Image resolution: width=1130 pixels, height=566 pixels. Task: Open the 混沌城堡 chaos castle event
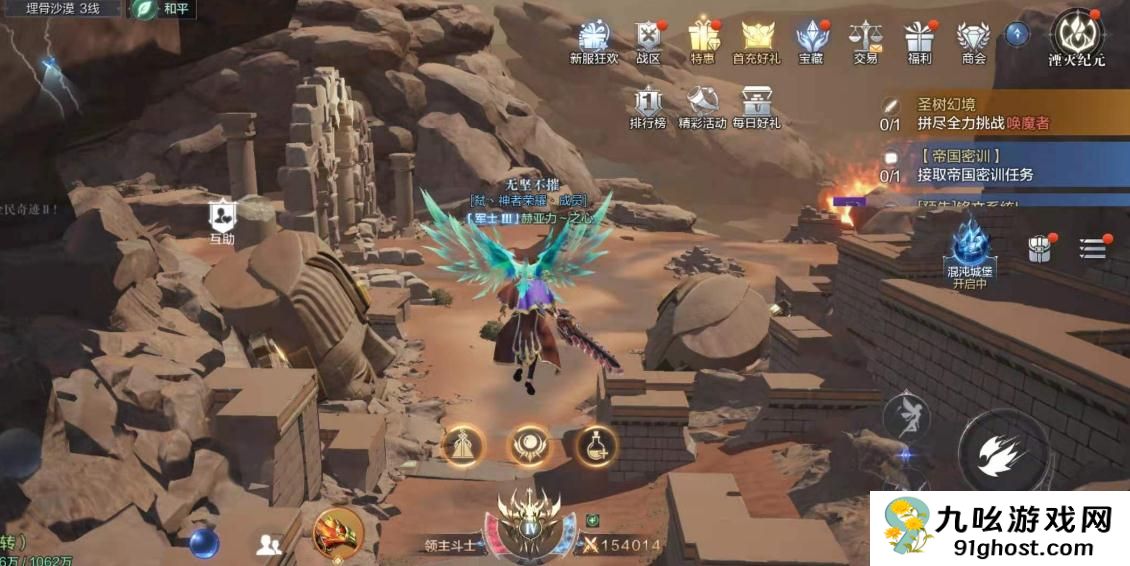point(969,250)
